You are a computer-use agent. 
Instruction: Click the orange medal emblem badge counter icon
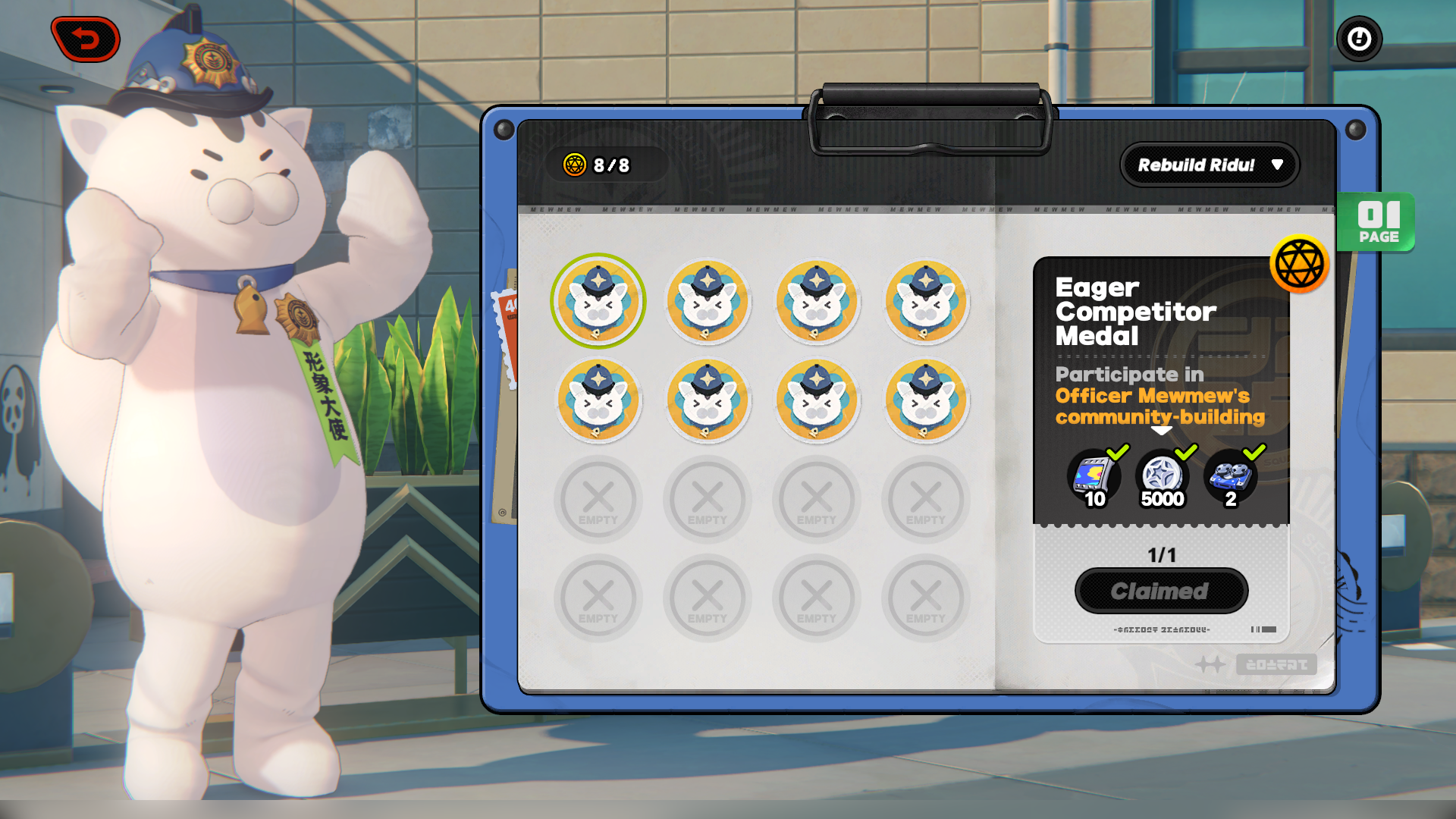(x=575, y=165)
